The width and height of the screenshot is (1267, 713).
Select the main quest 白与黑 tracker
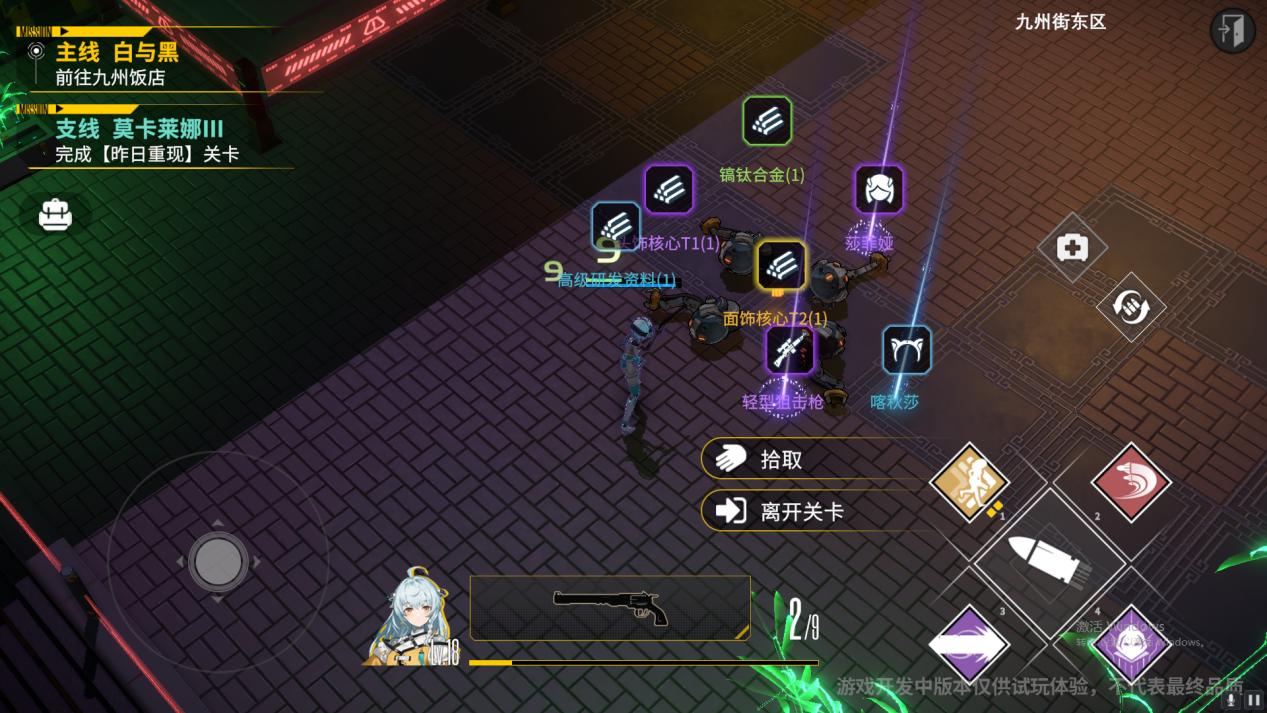(x=116, y=63)
